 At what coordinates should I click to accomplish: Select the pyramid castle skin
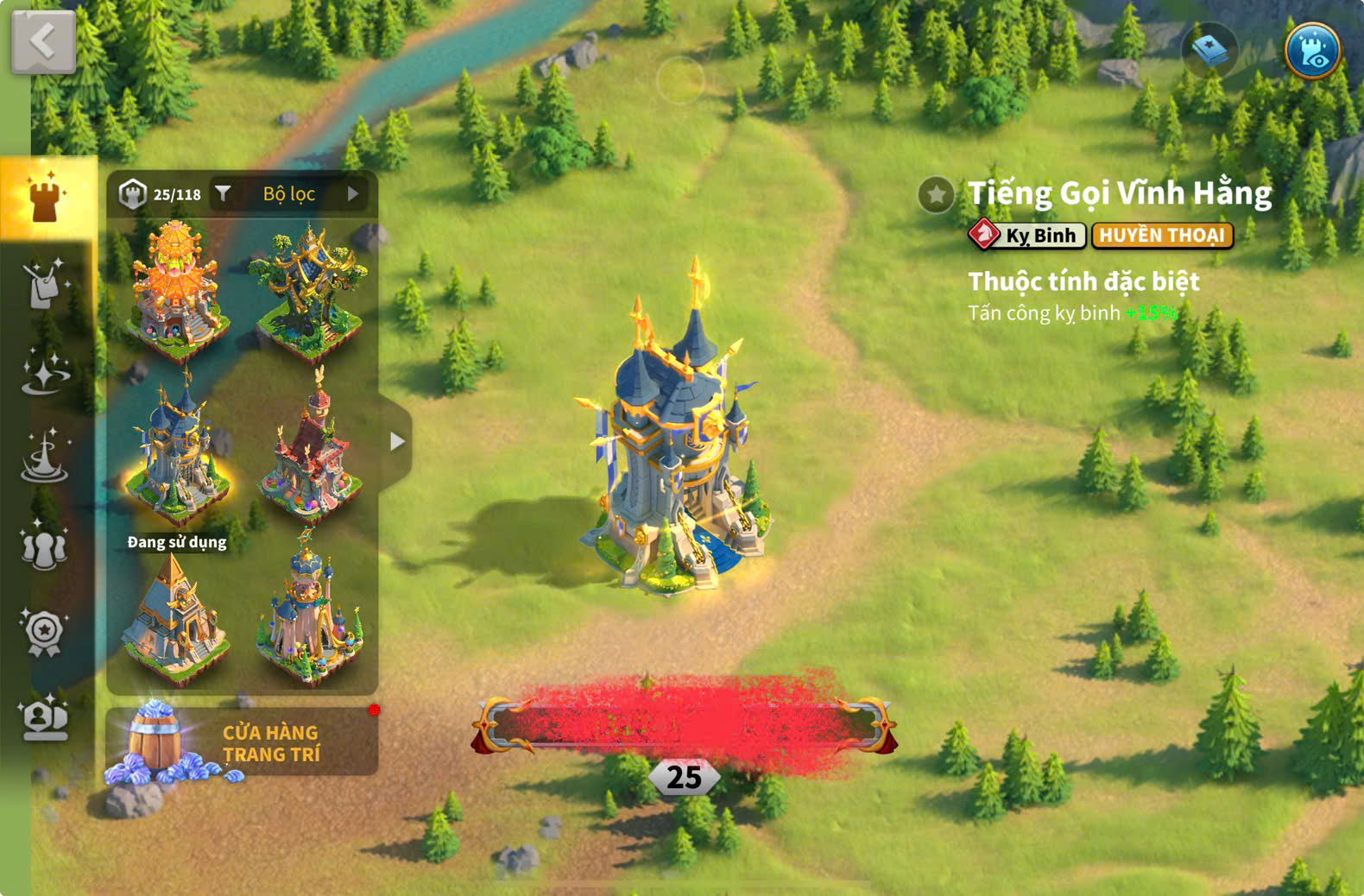click(x=175, y=617)
